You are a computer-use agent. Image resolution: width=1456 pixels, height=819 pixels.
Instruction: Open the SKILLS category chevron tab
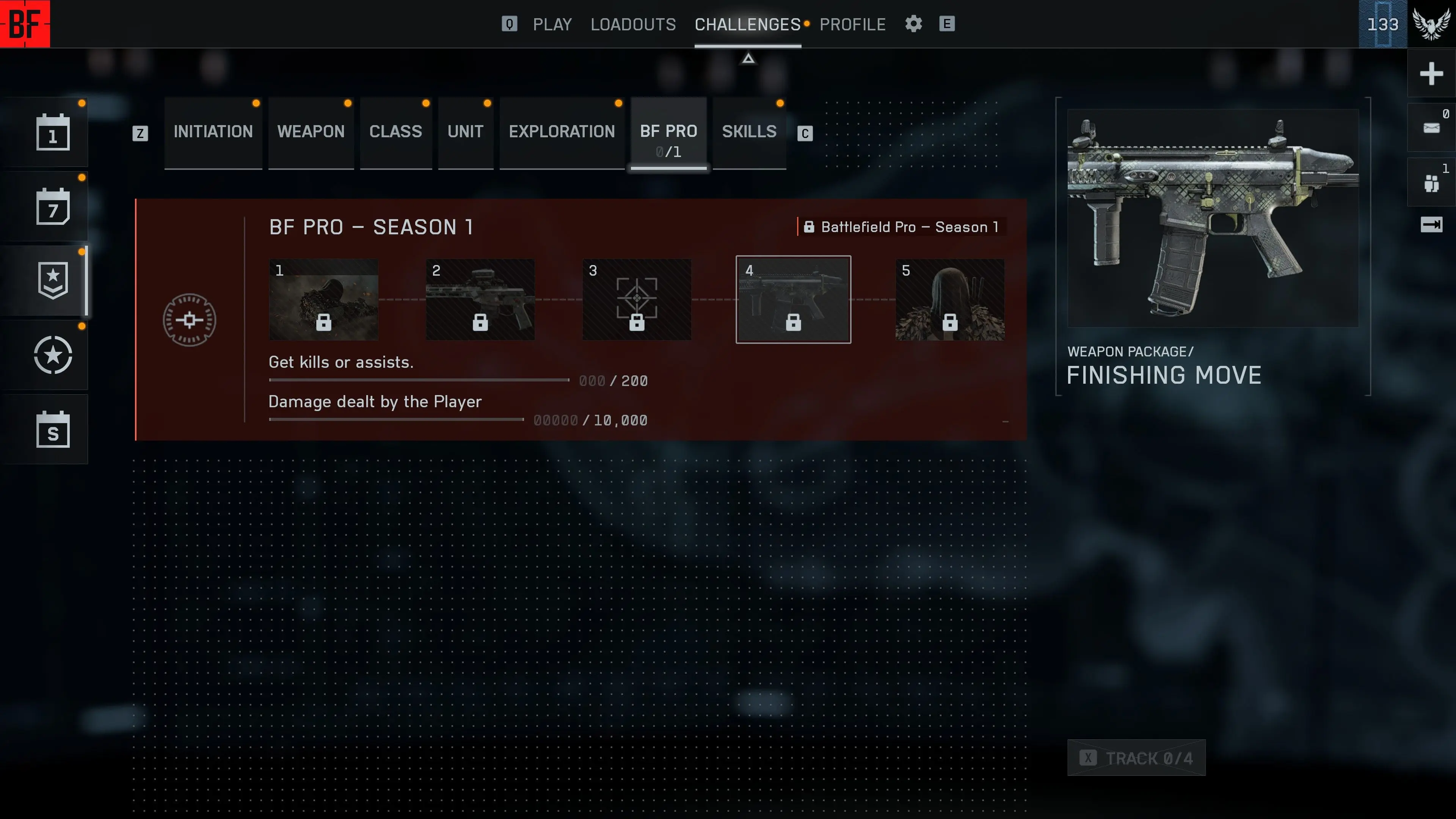(x=749, y=132)
